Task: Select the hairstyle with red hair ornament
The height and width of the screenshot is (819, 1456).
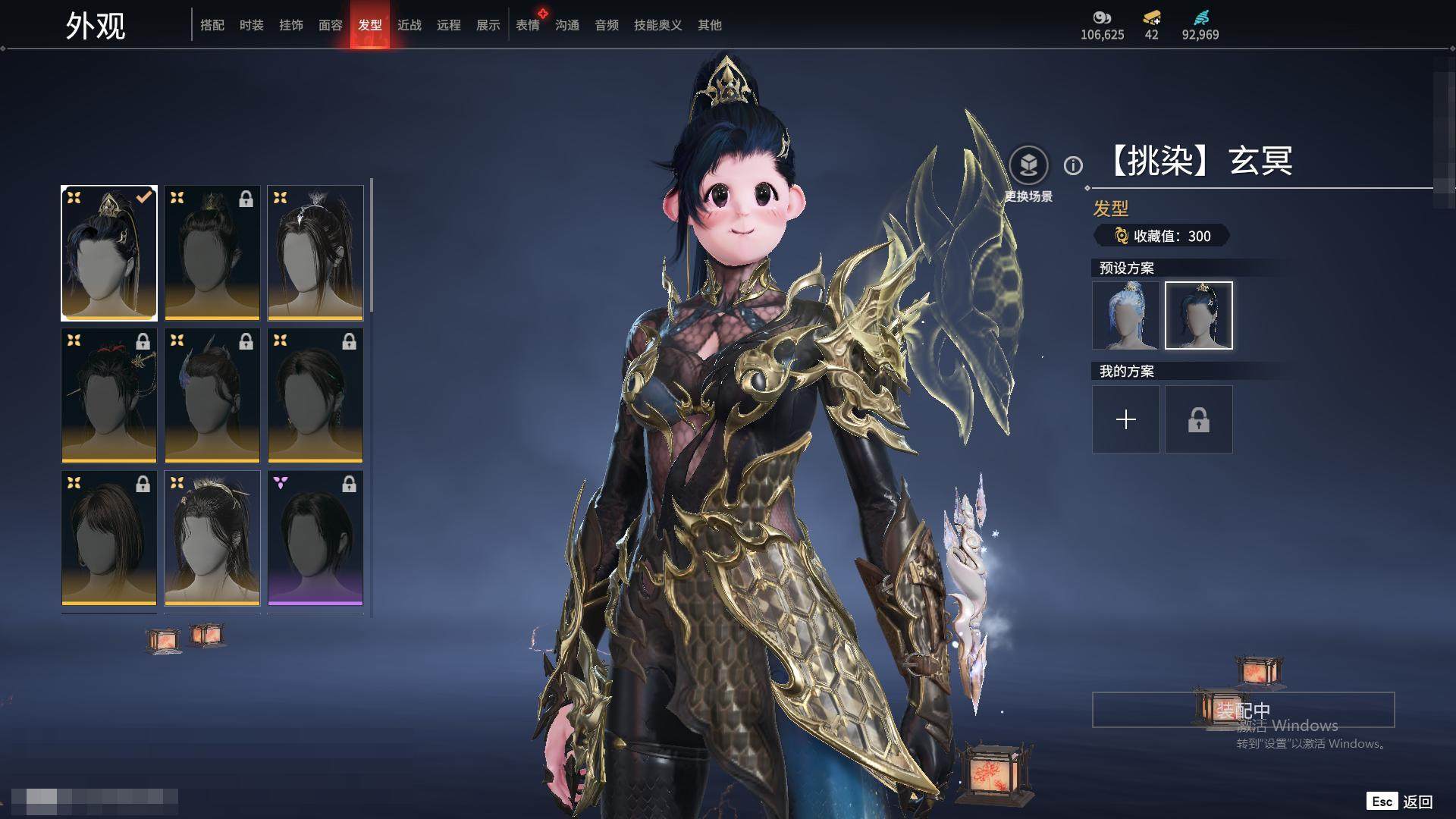Action: 109,395
